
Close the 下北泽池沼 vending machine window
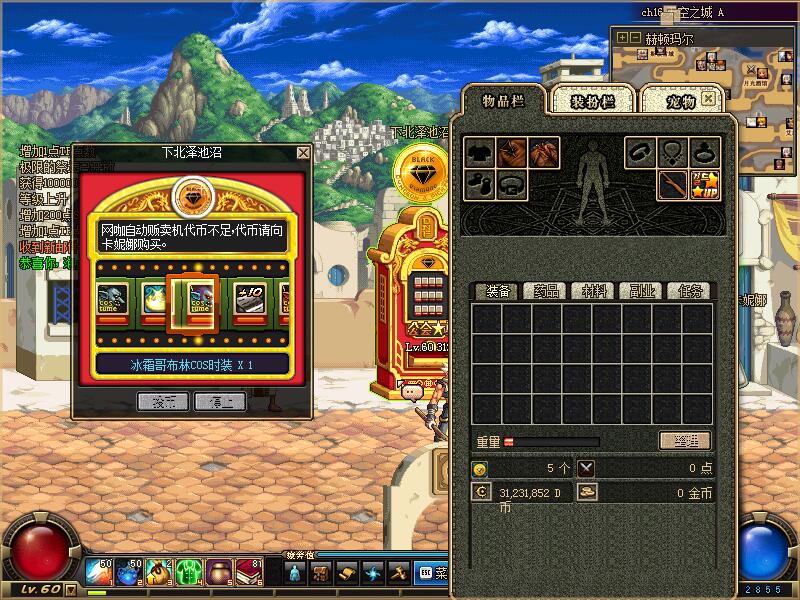[303, 153]
